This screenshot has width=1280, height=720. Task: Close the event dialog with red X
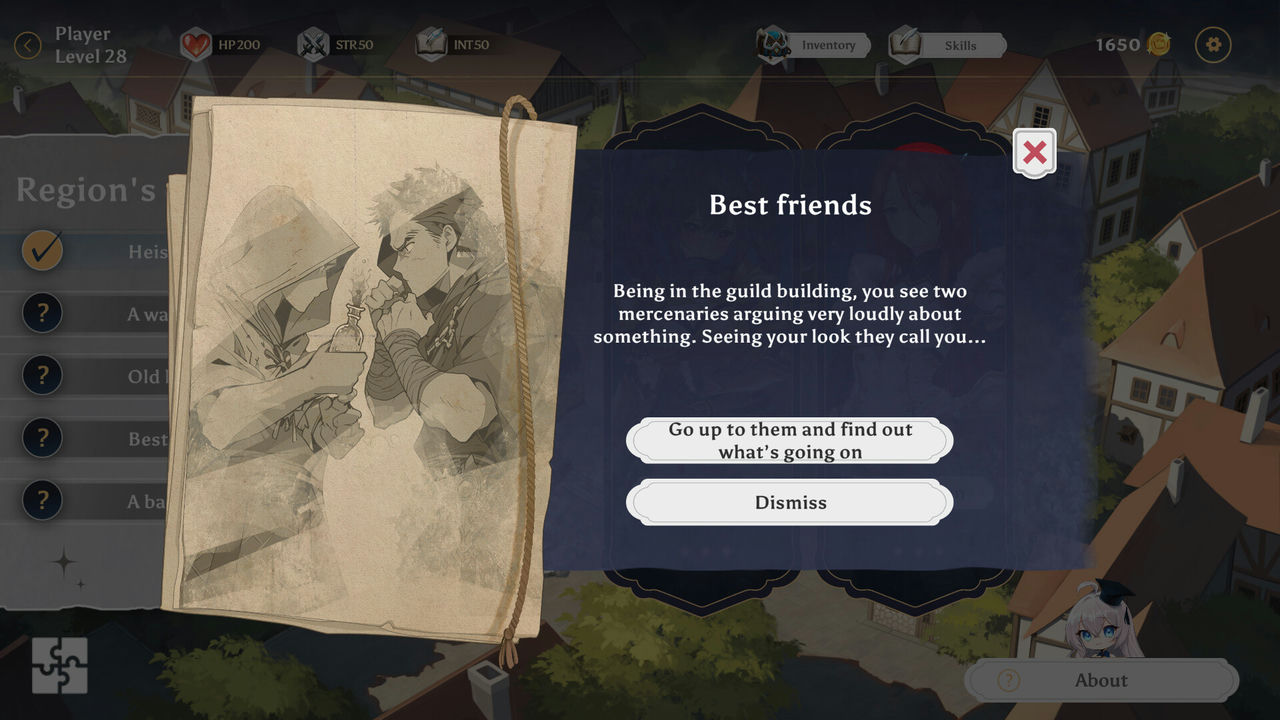(1034, 152)
